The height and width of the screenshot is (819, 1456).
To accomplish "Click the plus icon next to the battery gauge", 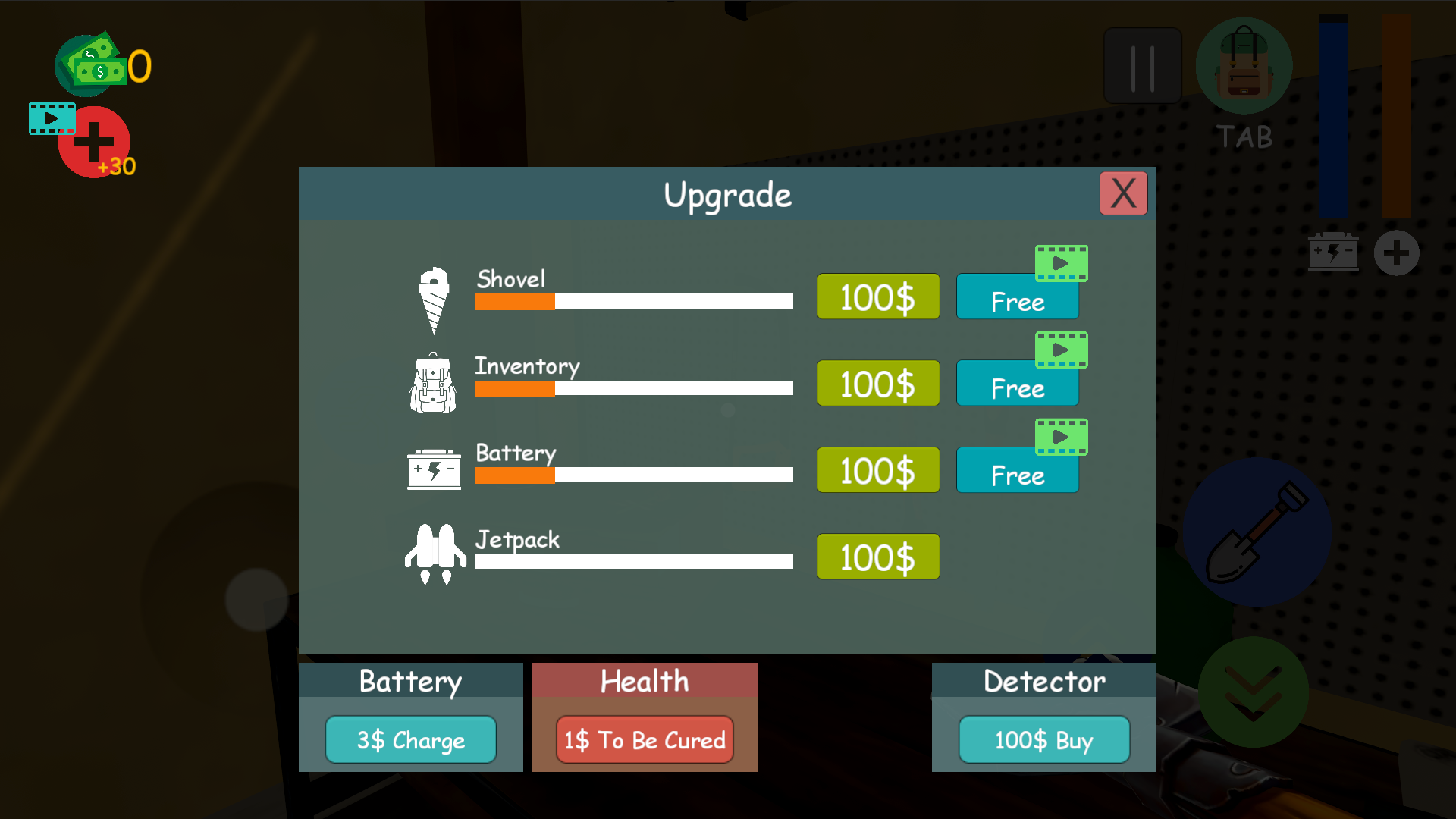I will tap(1398, 253).
